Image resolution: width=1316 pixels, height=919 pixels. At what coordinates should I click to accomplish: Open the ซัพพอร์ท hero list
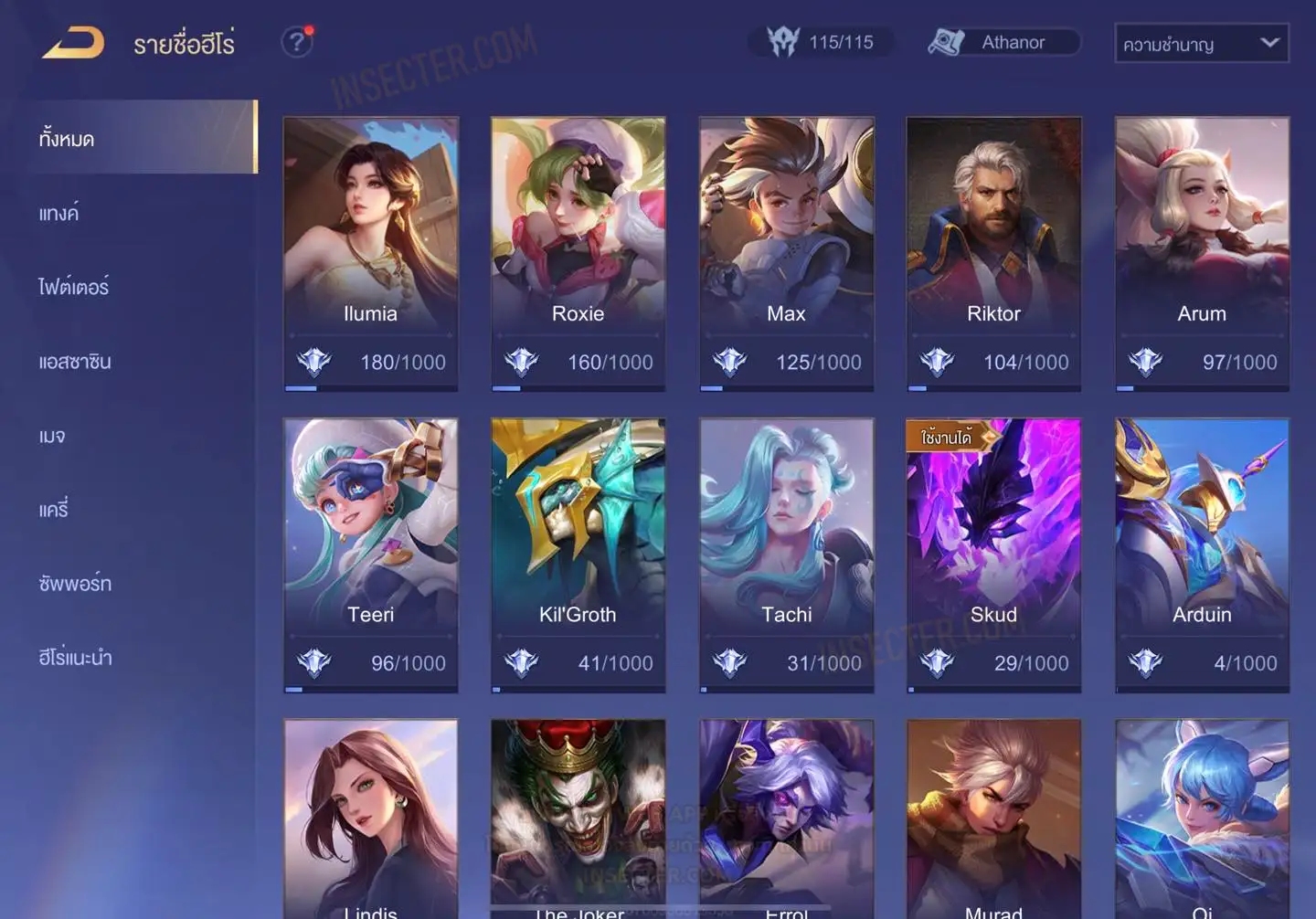(x=75, y=584)
